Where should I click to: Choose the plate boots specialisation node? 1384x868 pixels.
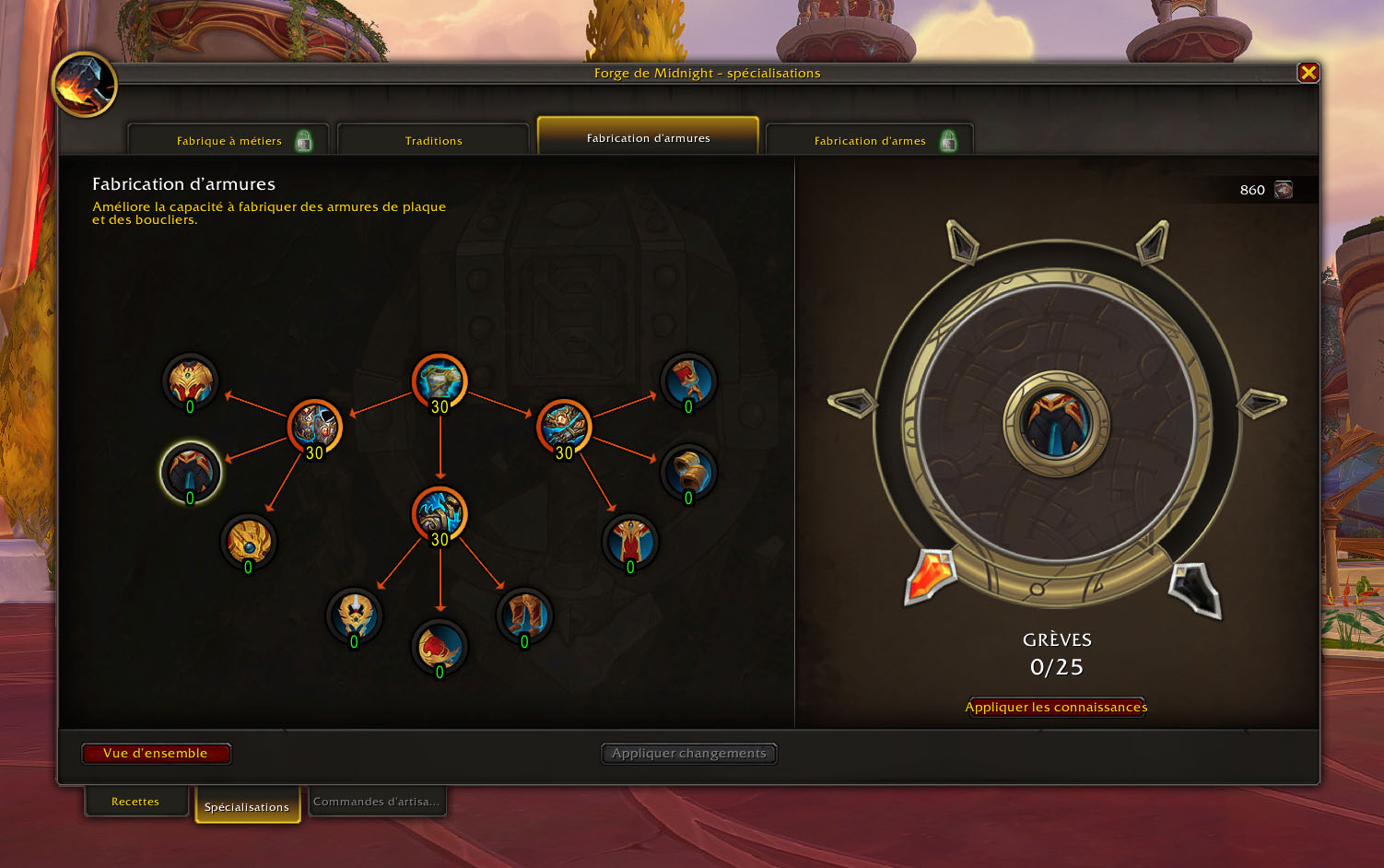point(524,616)
